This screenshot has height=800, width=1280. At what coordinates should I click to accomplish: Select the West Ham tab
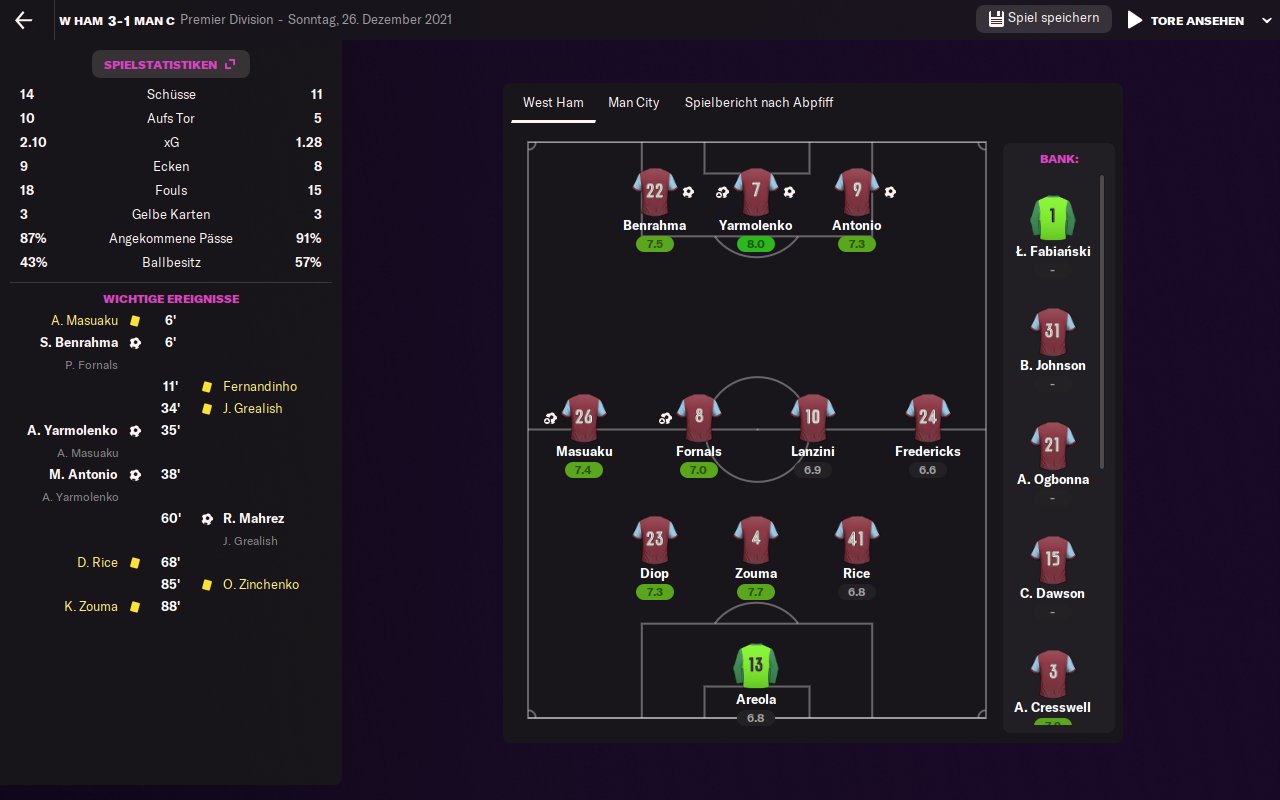(553, 103)
